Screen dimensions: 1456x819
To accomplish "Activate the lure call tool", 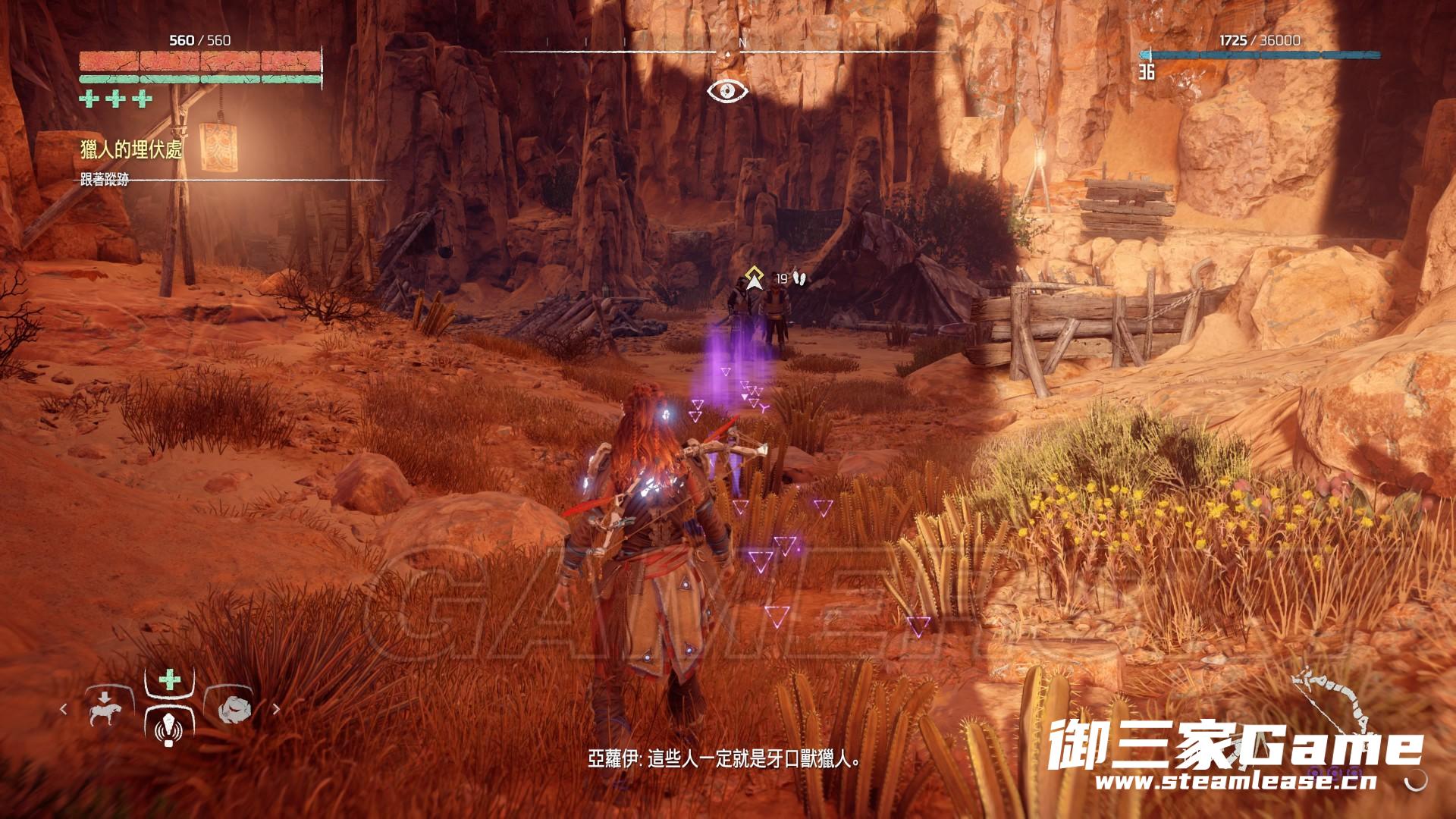I will point(168,730).
